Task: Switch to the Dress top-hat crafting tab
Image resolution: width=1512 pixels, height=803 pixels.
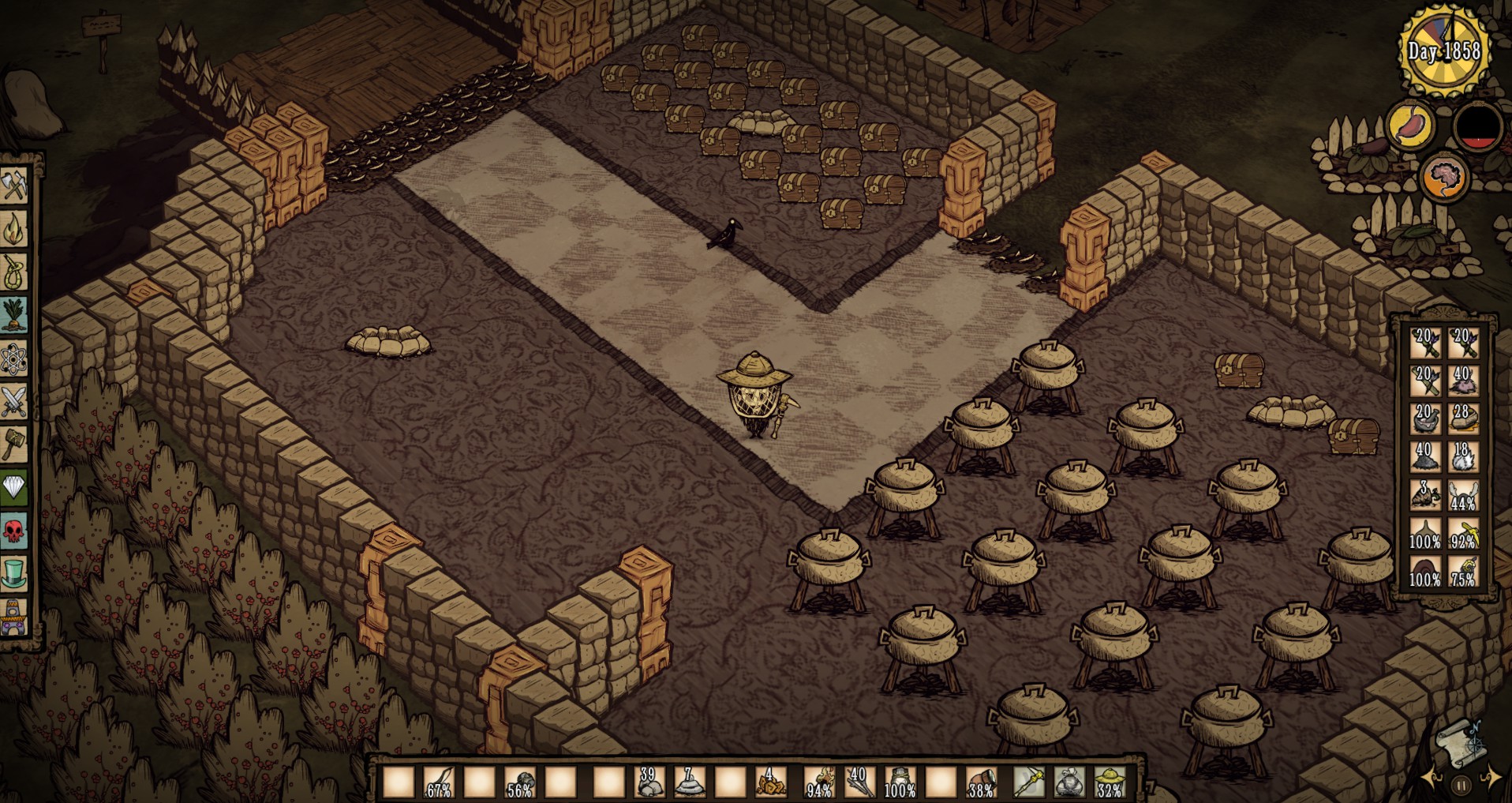Action: [14, 573]
